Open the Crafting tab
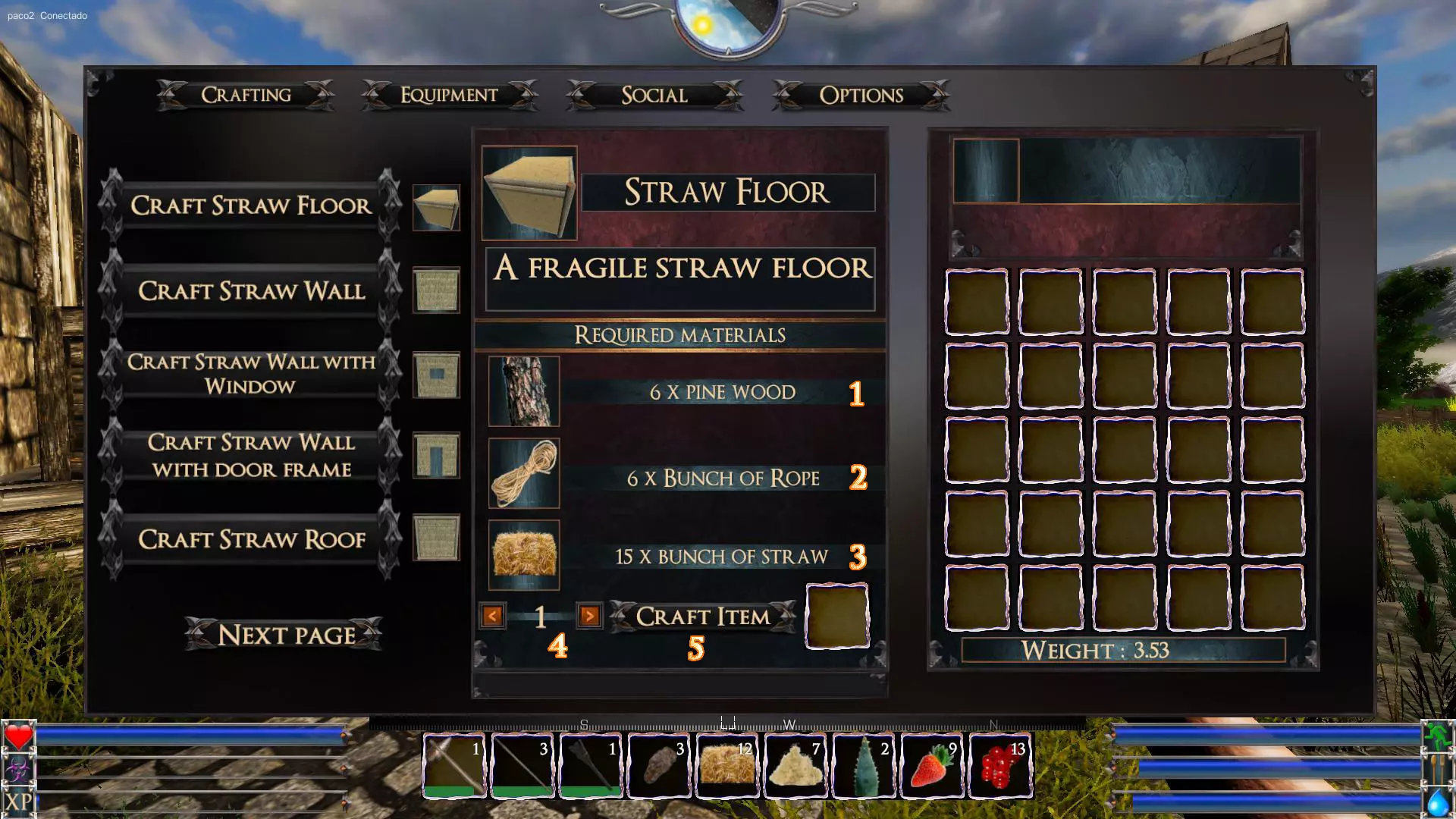Screen dimensions: 1456x819 [246, 95]
